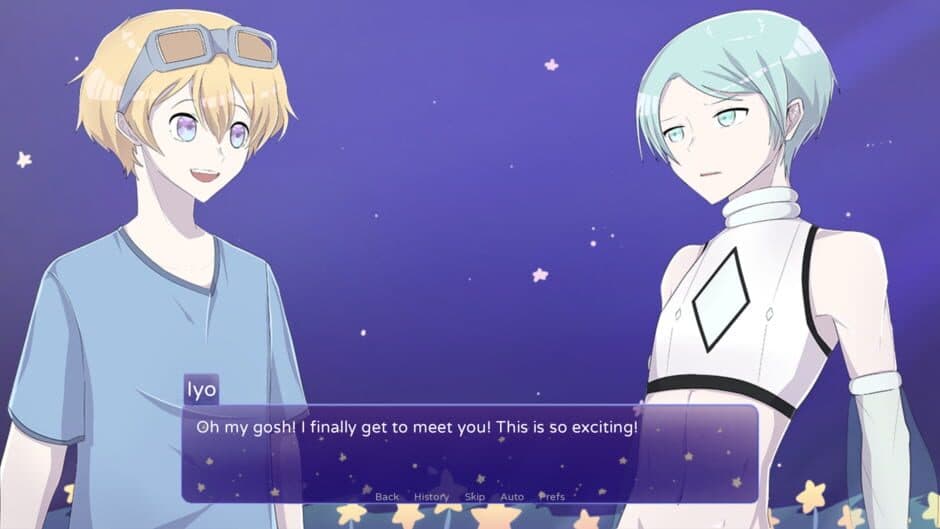Activate Skip to fast-forward dialogue
940x529 pixels.
click(x=475, y=496)
